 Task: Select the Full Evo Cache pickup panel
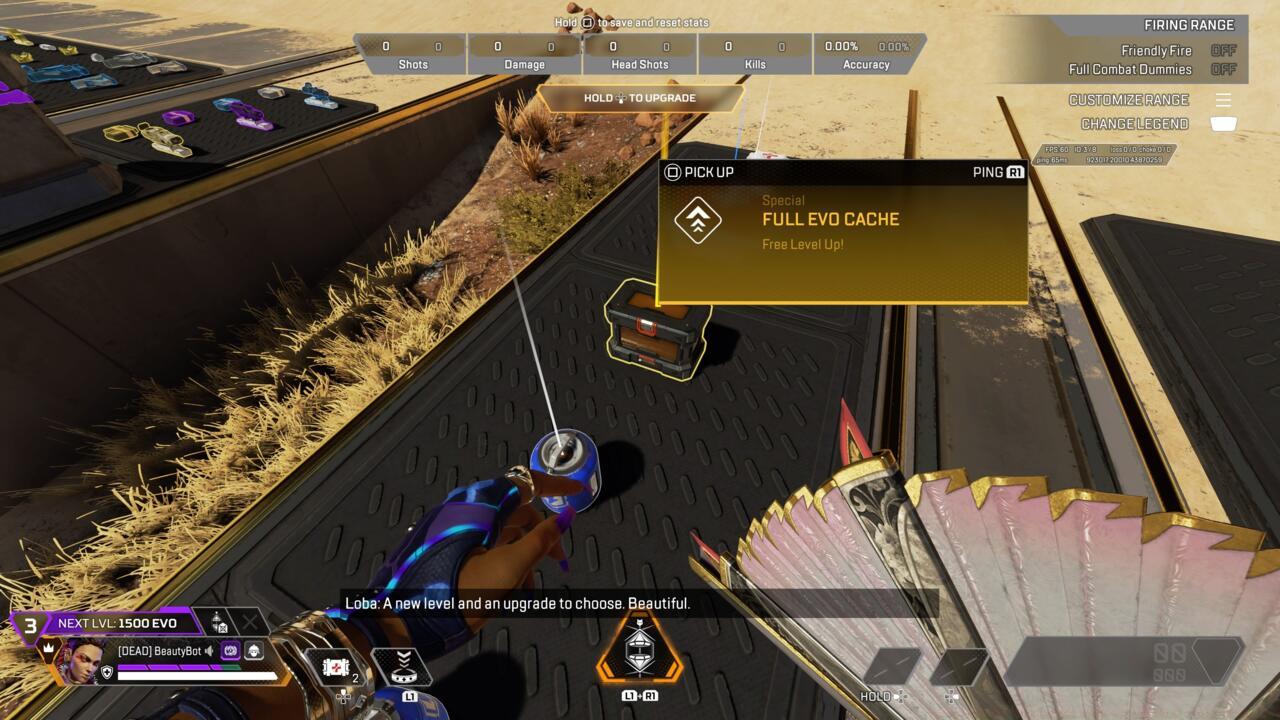842,231
